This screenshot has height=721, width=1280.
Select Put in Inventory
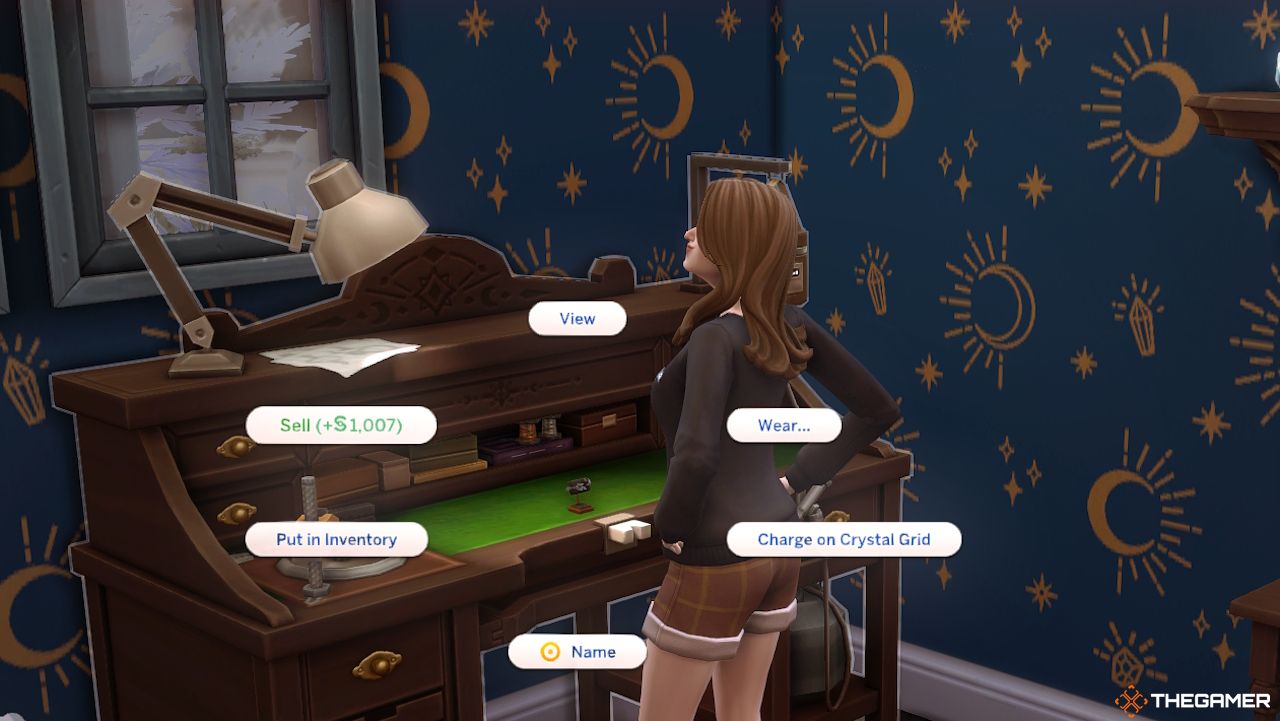coord(337,539)
